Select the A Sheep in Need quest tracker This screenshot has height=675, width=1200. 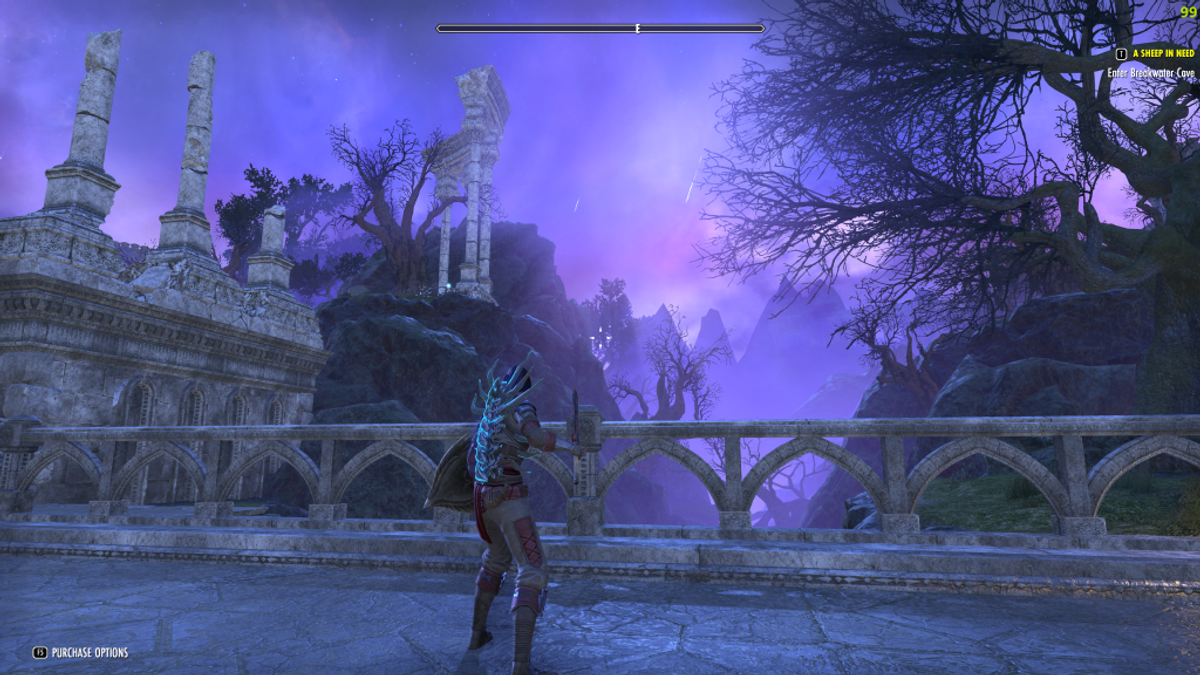(1163, 54)
